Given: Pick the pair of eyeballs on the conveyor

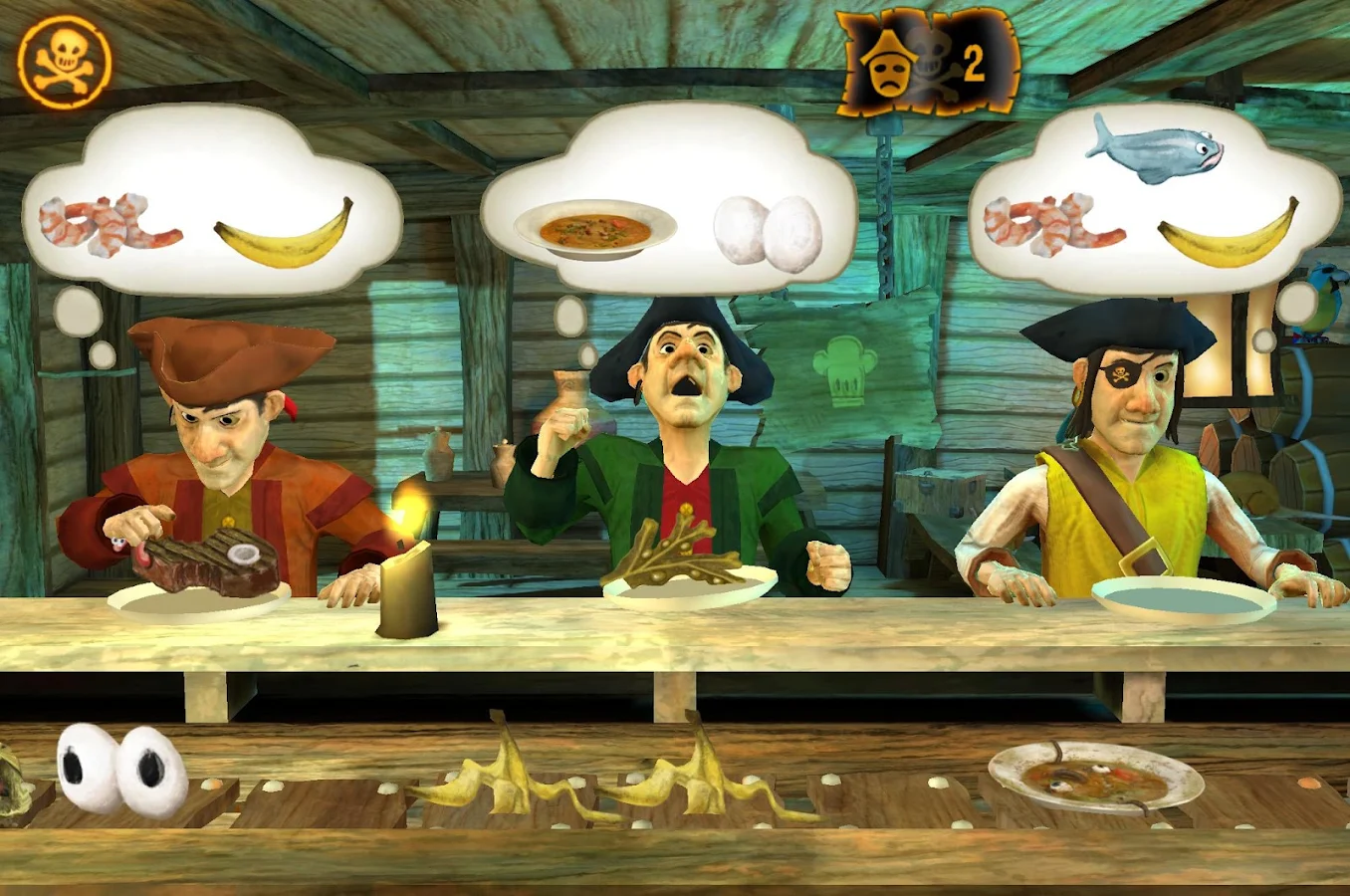Looking at the screenshot, I should (x=121, y=770).
